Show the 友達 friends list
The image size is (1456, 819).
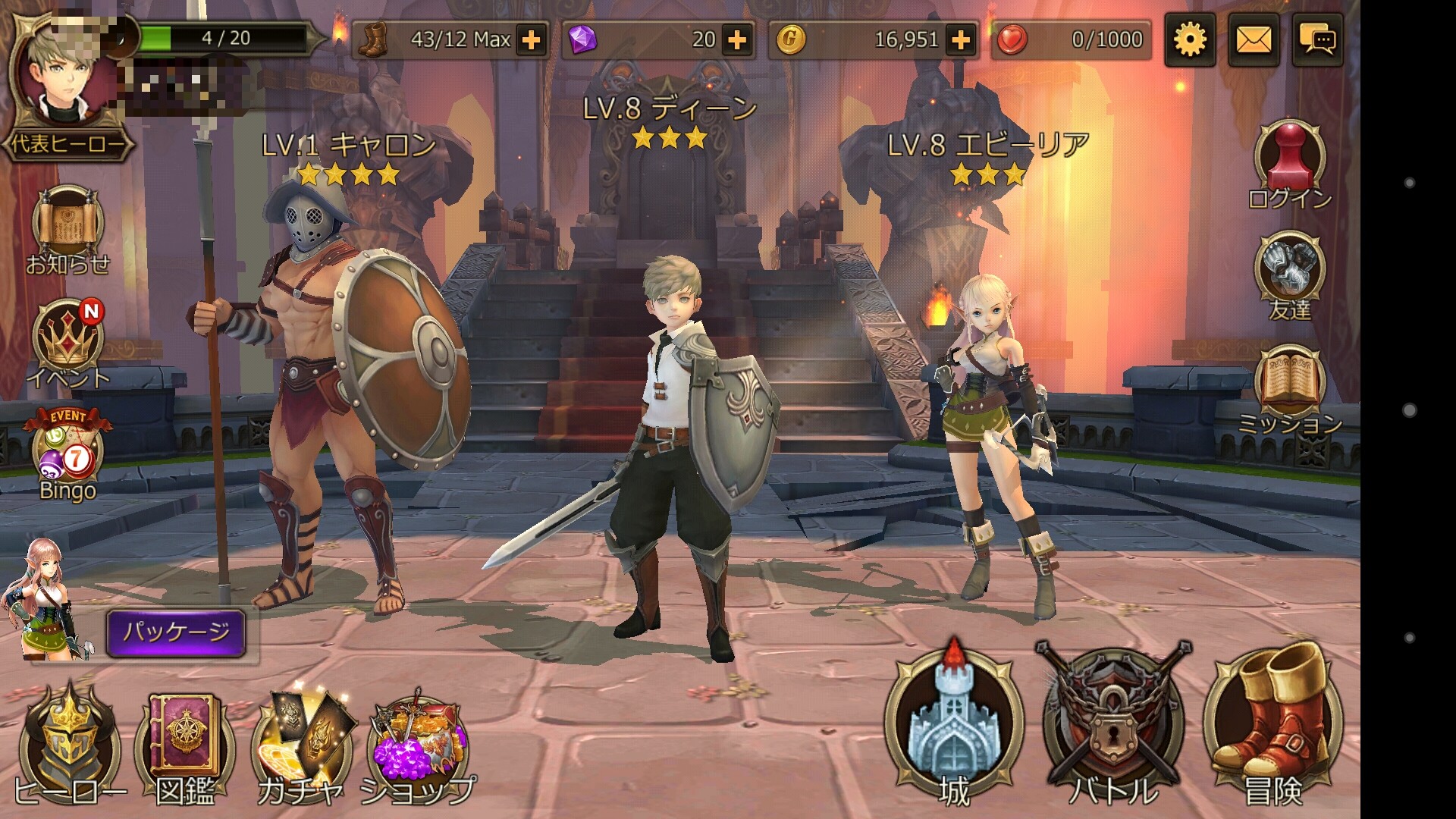(x=1289, y=275)
